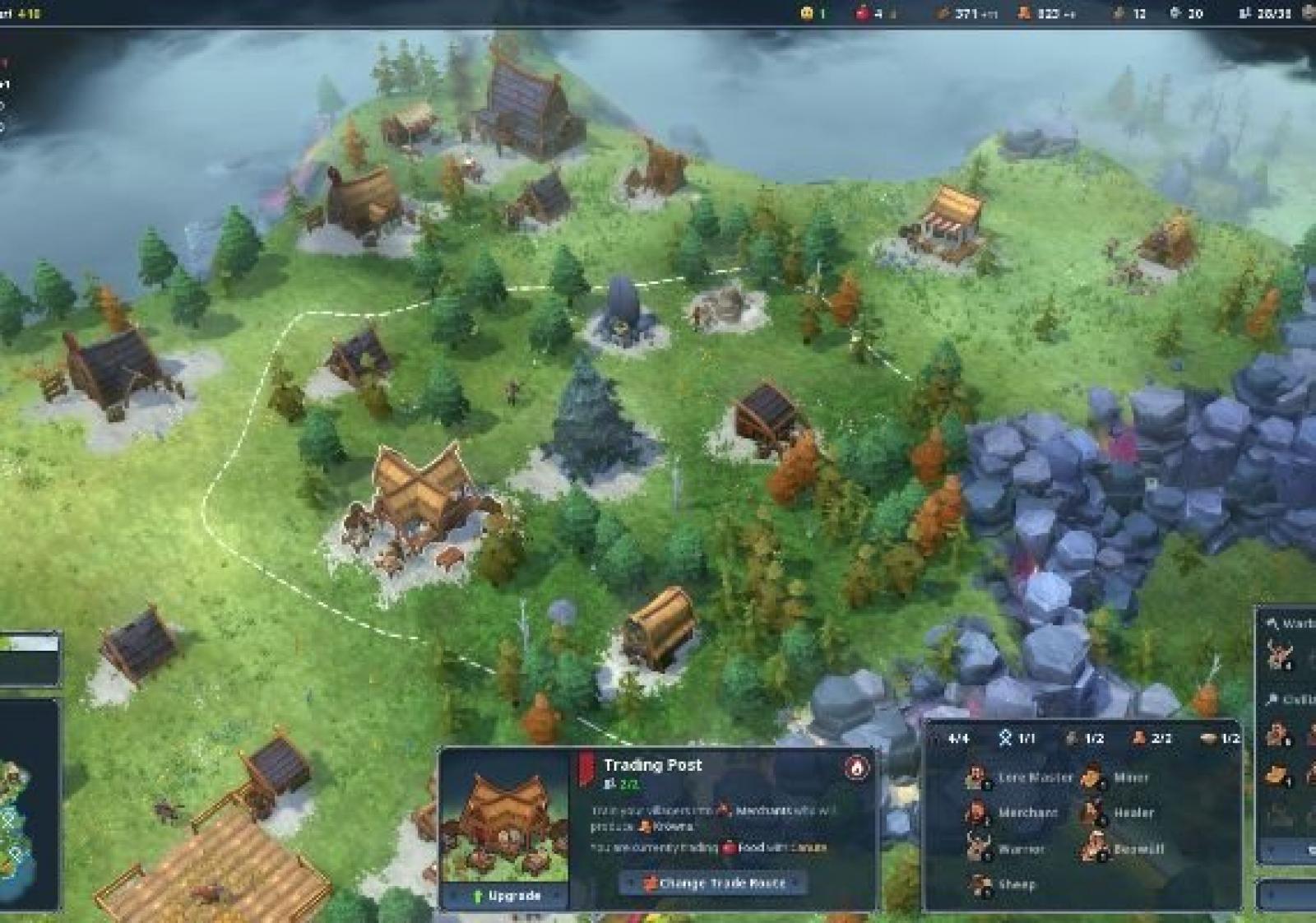This screenshot has width=1316, height=923.
Task: Click the Change Trade Route button
Action: pyautogui.click(x=712, y=883)
